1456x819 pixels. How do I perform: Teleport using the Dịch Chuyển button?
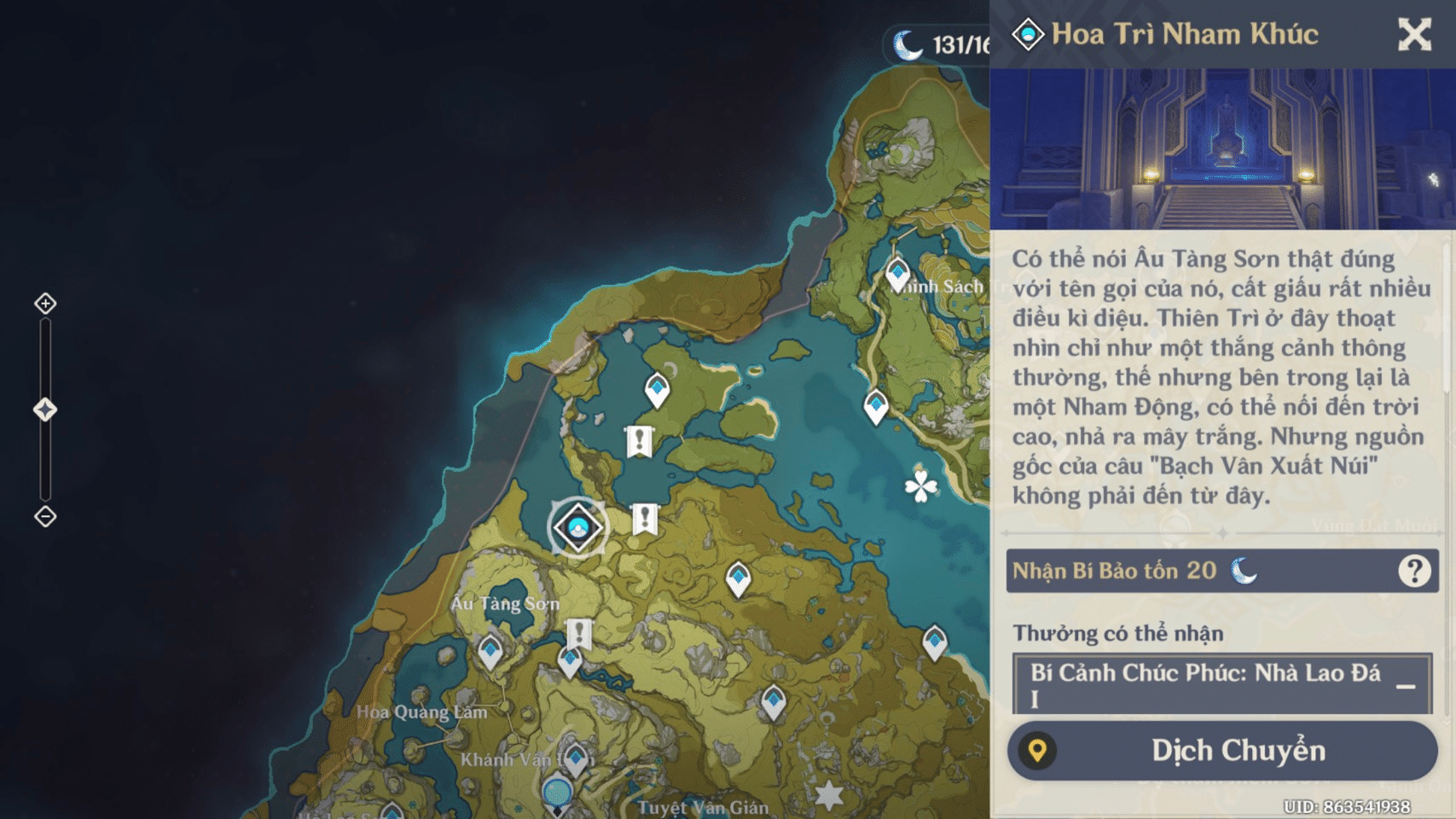[1221, 750]
